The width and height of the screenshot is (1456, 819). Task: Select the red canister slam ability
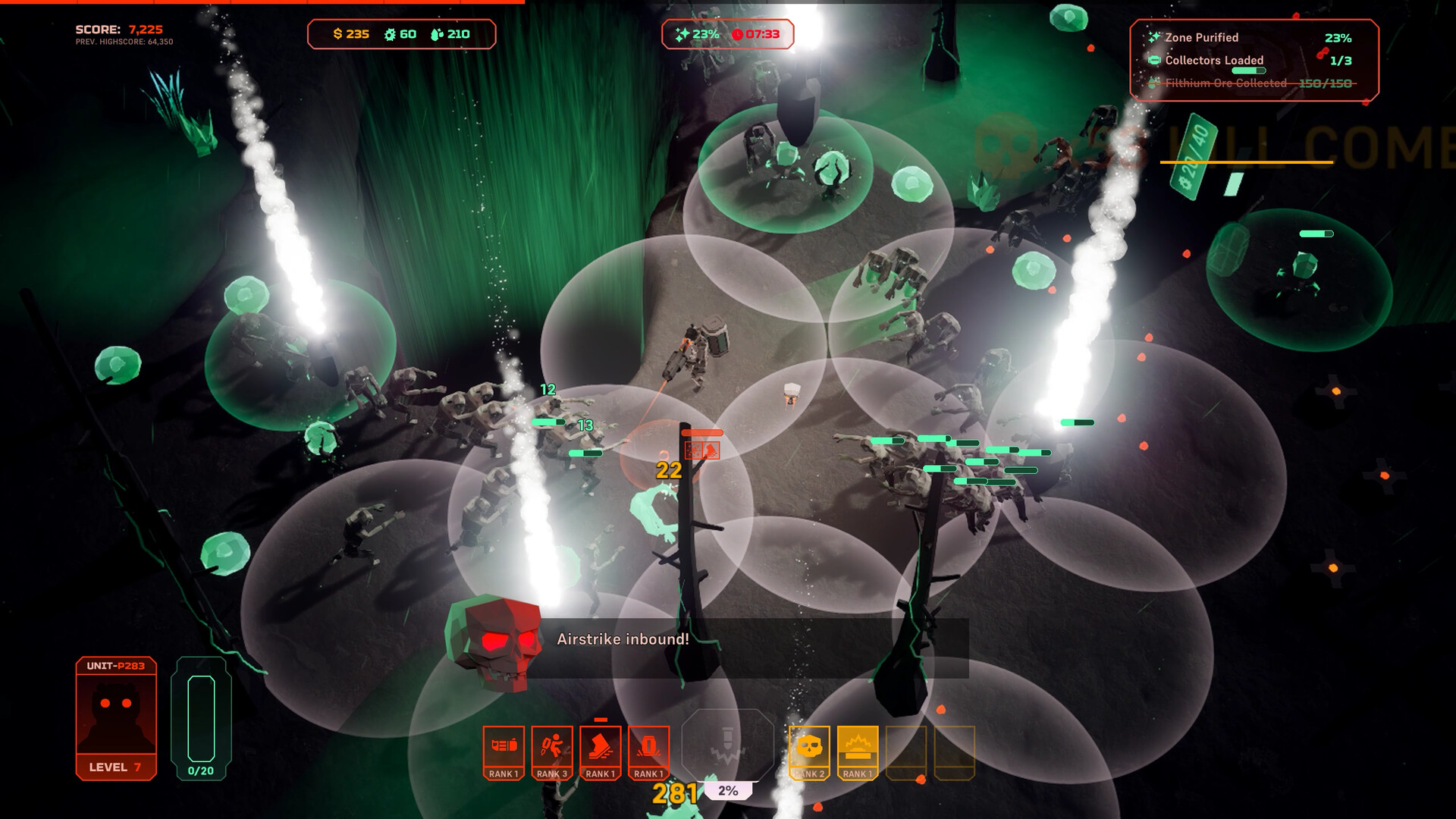coord(649,752)
